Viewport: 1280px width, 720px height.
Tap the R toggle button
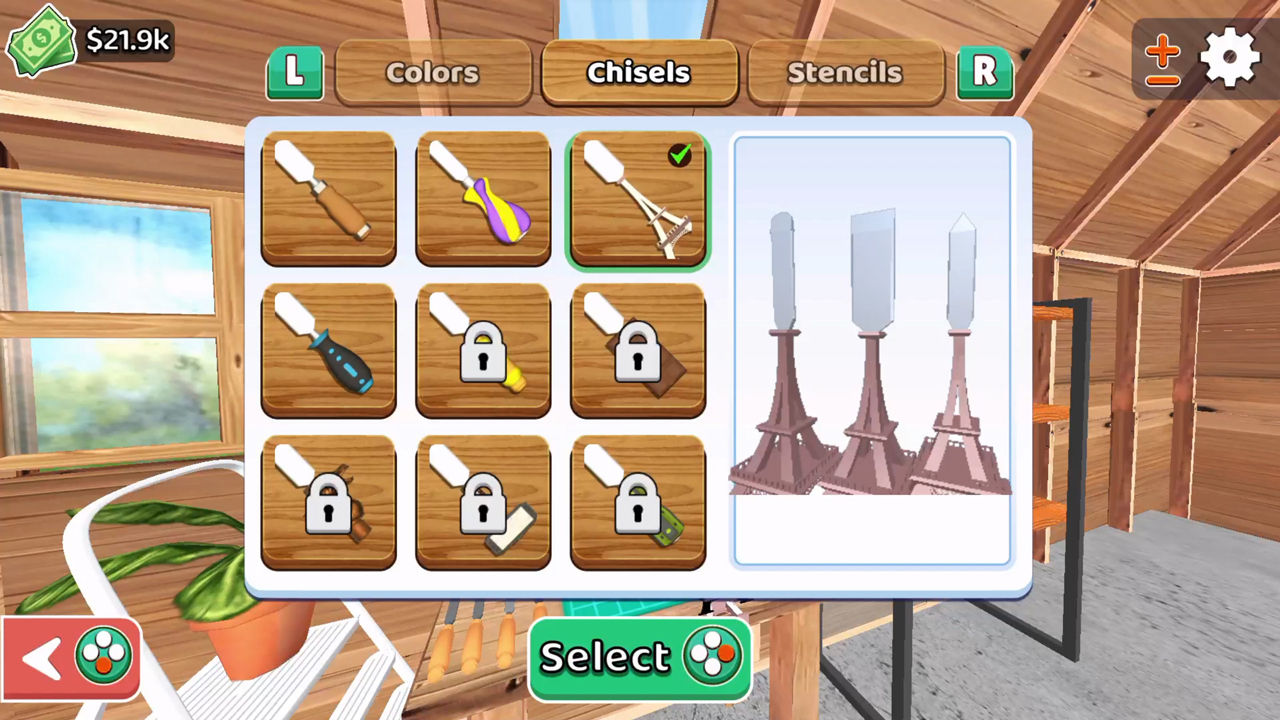985,71
